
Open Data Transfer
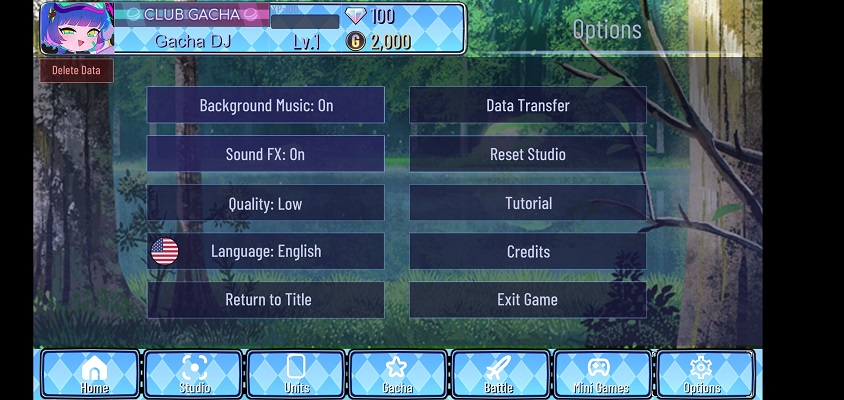(528, 105)
